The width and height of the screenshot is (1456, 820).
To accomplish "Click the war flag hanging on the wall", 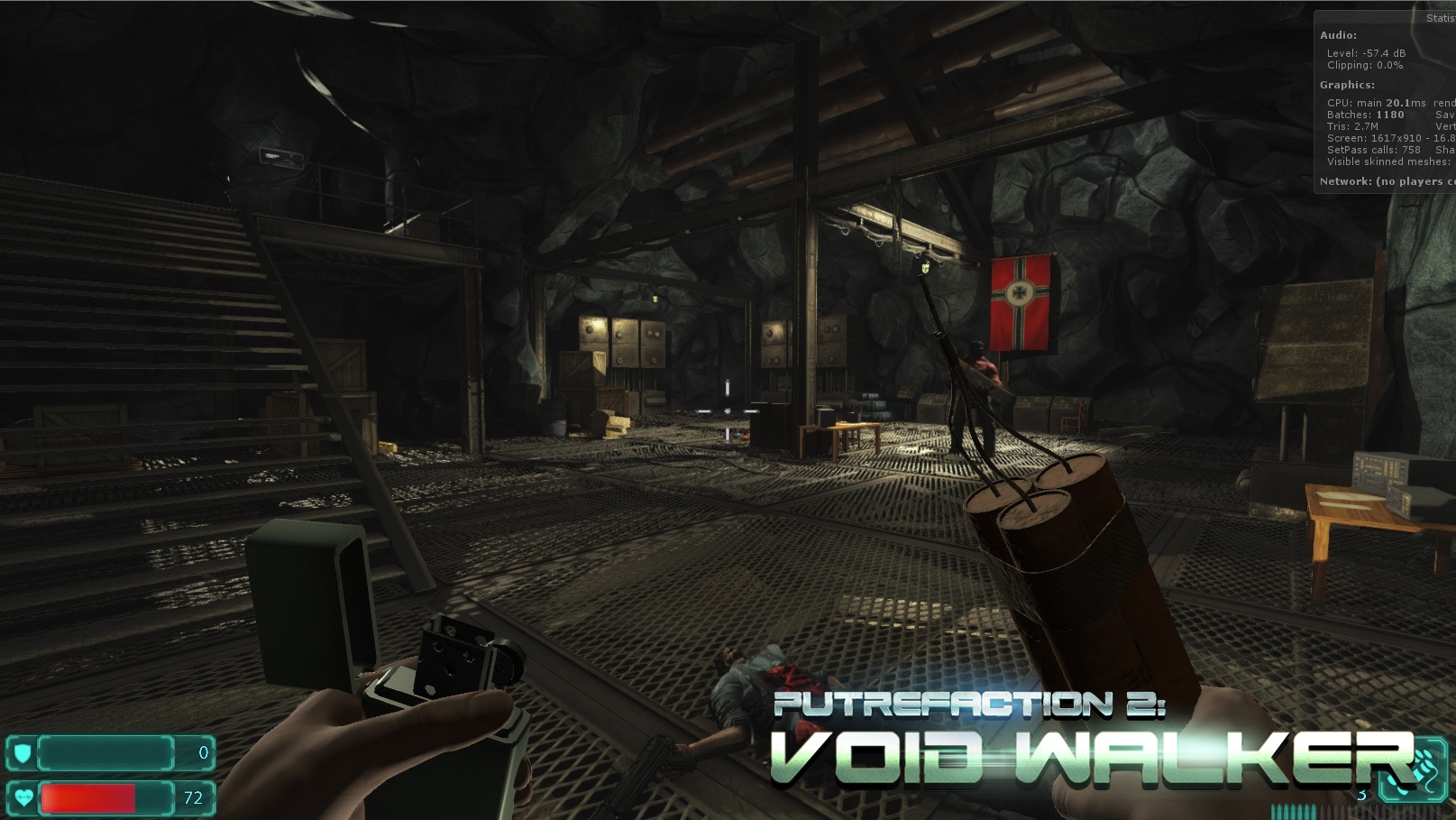I will coord(1021,302).
